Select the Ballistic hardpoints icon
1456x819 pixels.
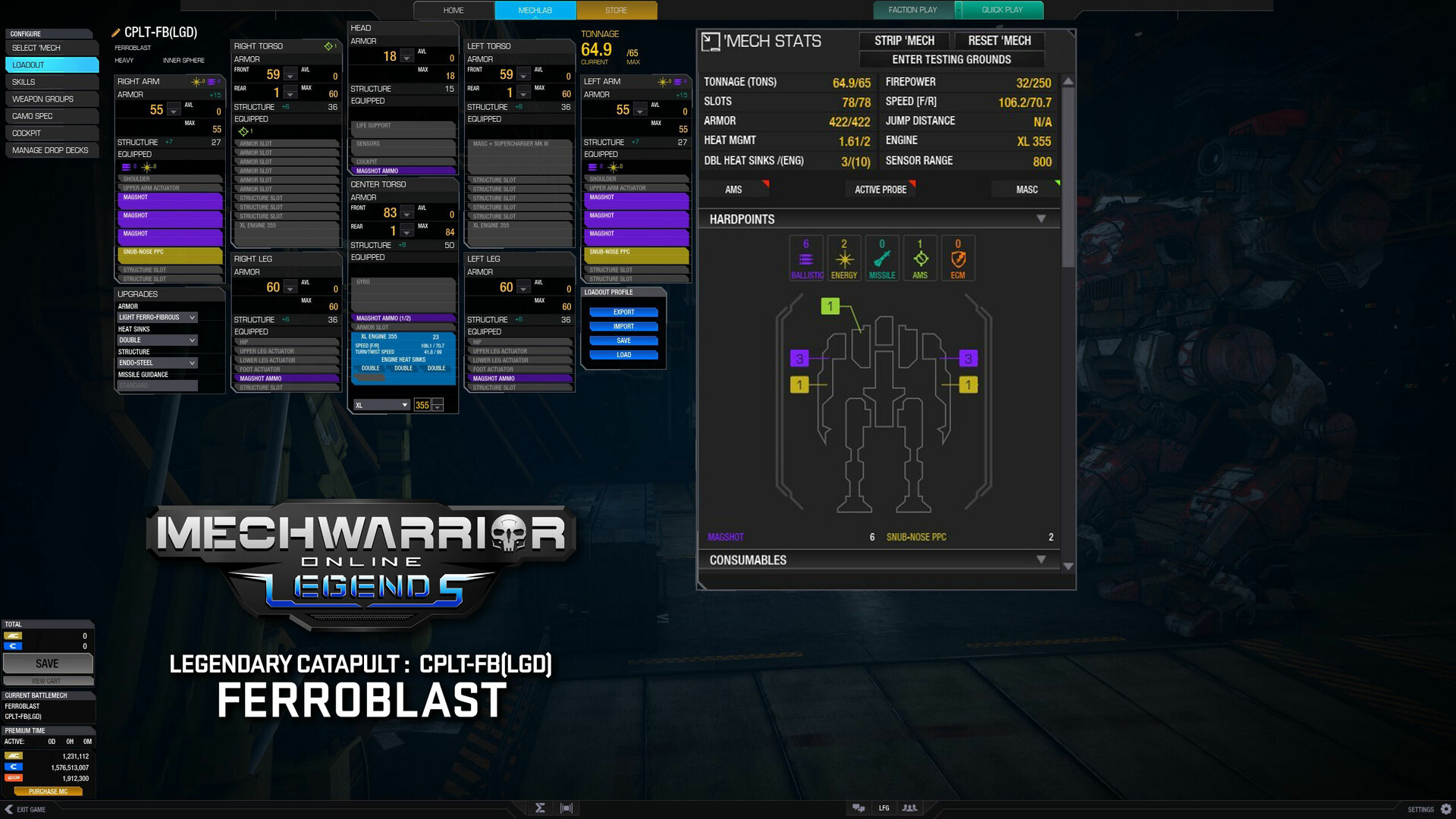805,258
